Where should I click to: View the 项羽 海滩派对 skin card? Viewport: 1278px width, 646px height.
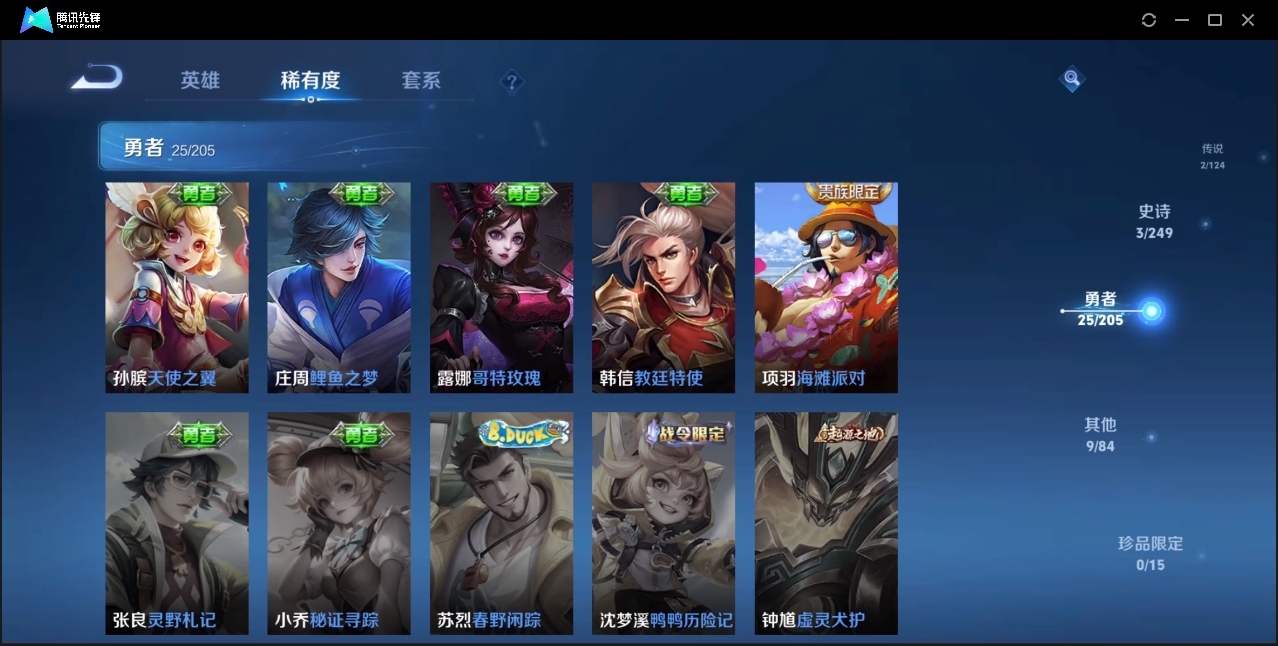tap(826, 287)
